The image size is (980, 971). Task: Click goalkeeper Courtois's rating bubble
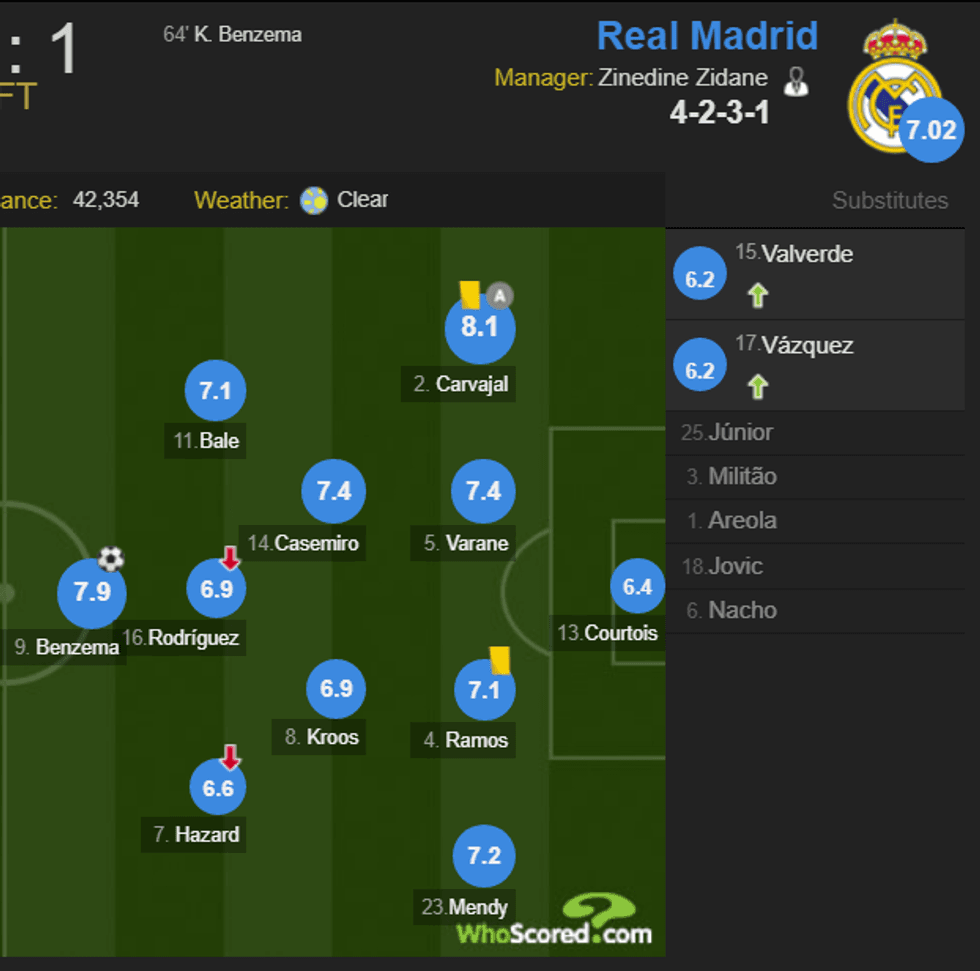(637, 588)
